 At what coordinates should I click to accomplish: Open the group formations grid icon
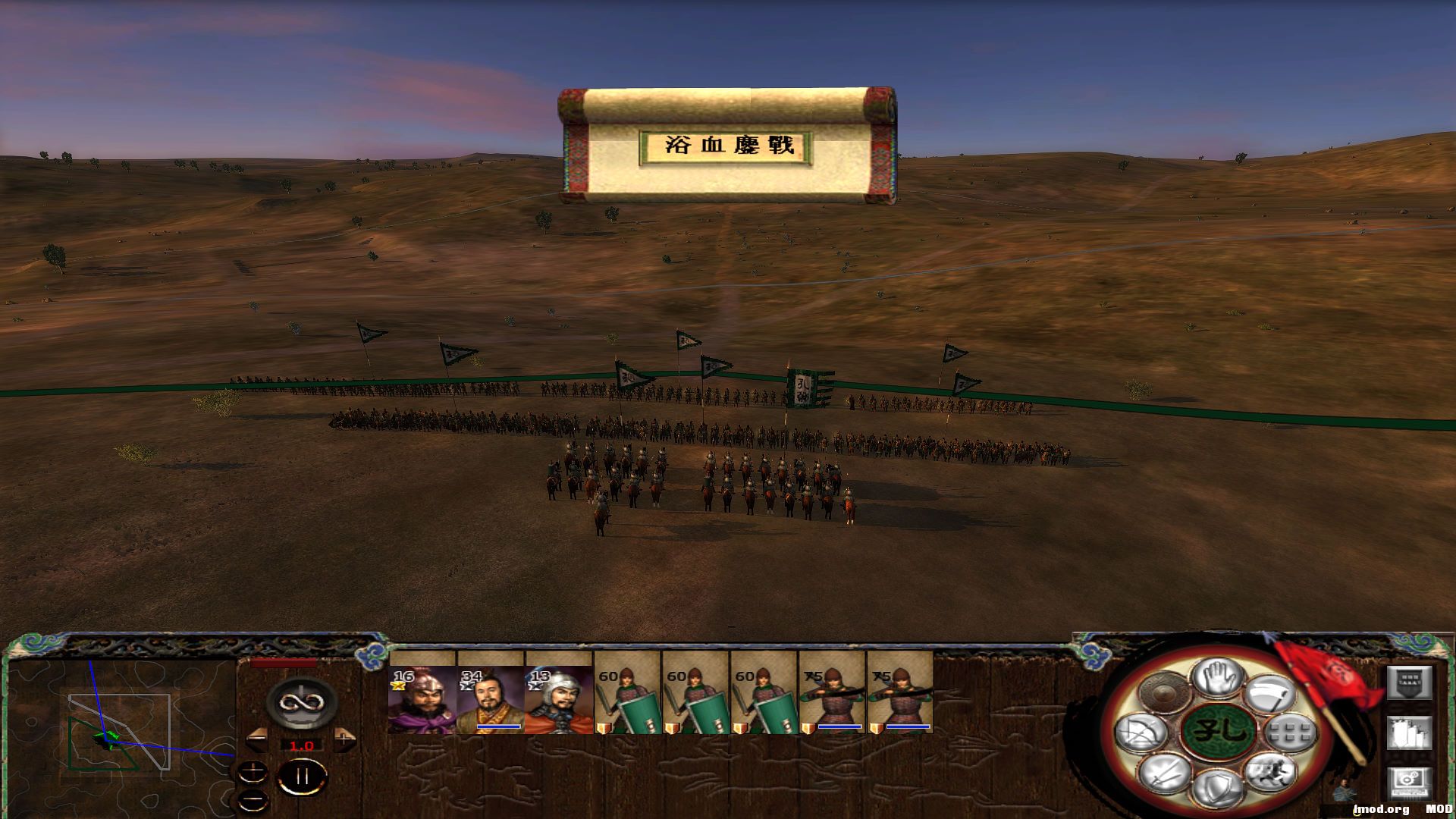1290,733
